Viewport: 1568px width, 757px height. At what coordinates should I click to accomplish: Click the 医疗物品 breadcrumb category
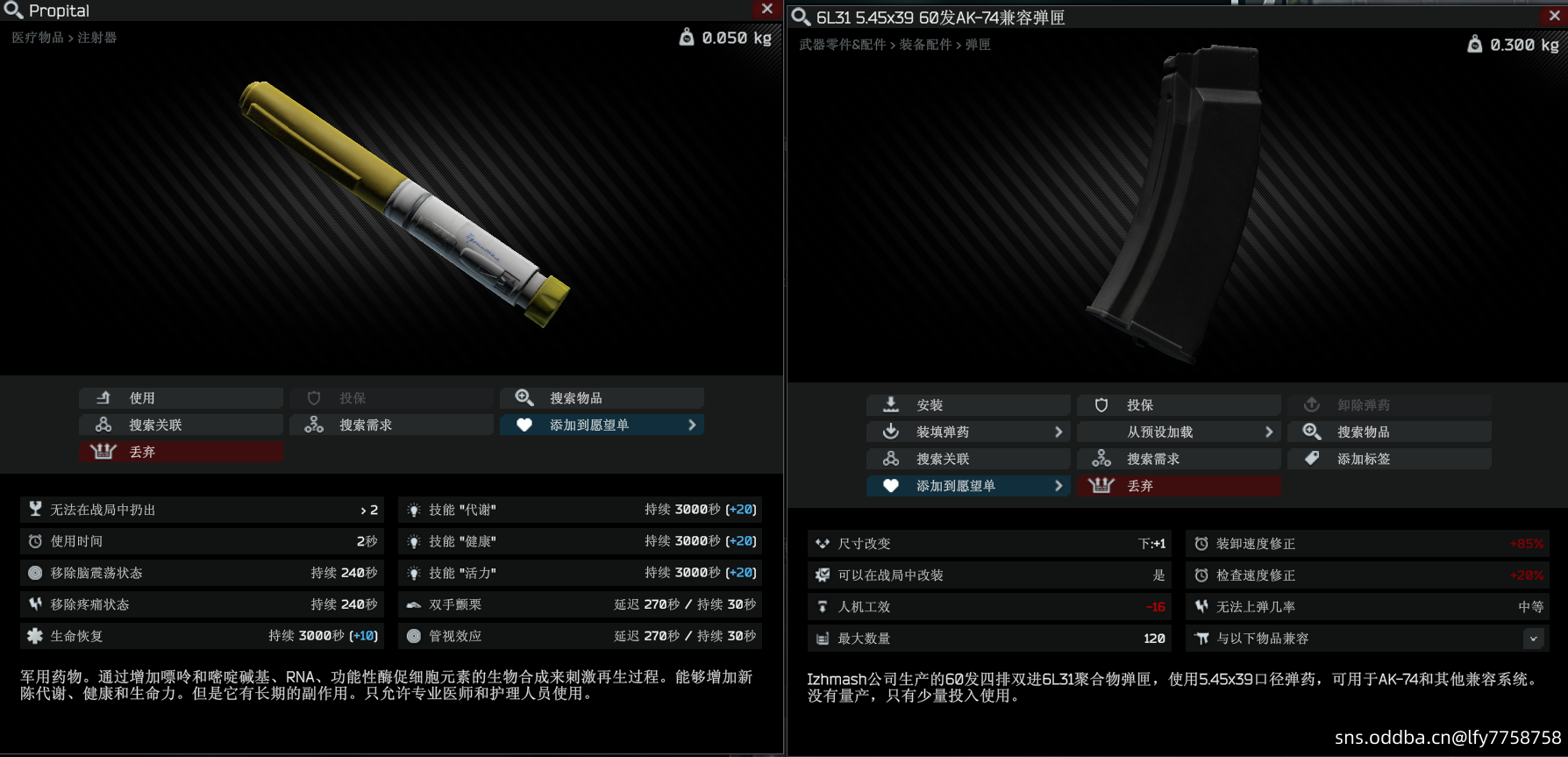[38, 38]
